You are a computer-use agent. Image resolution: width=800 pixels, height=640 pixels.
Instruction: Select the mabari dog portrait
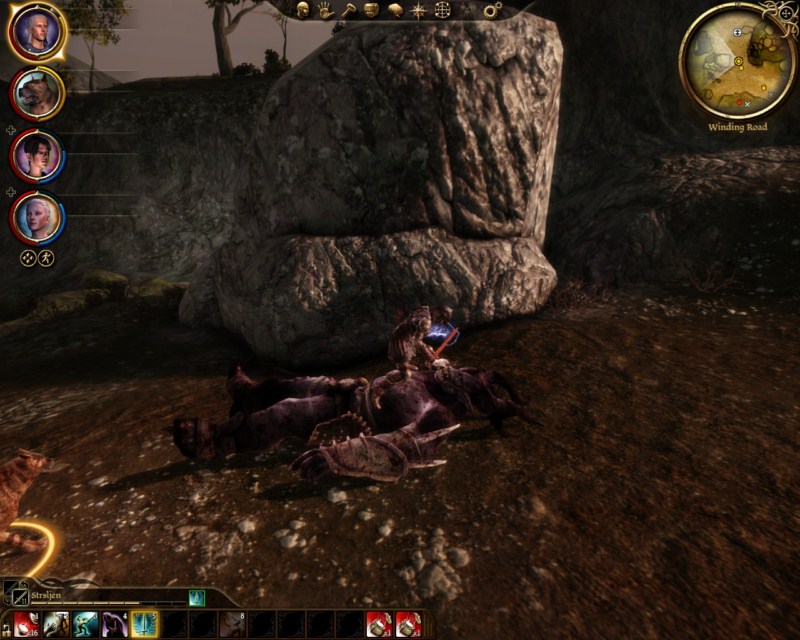37,94
